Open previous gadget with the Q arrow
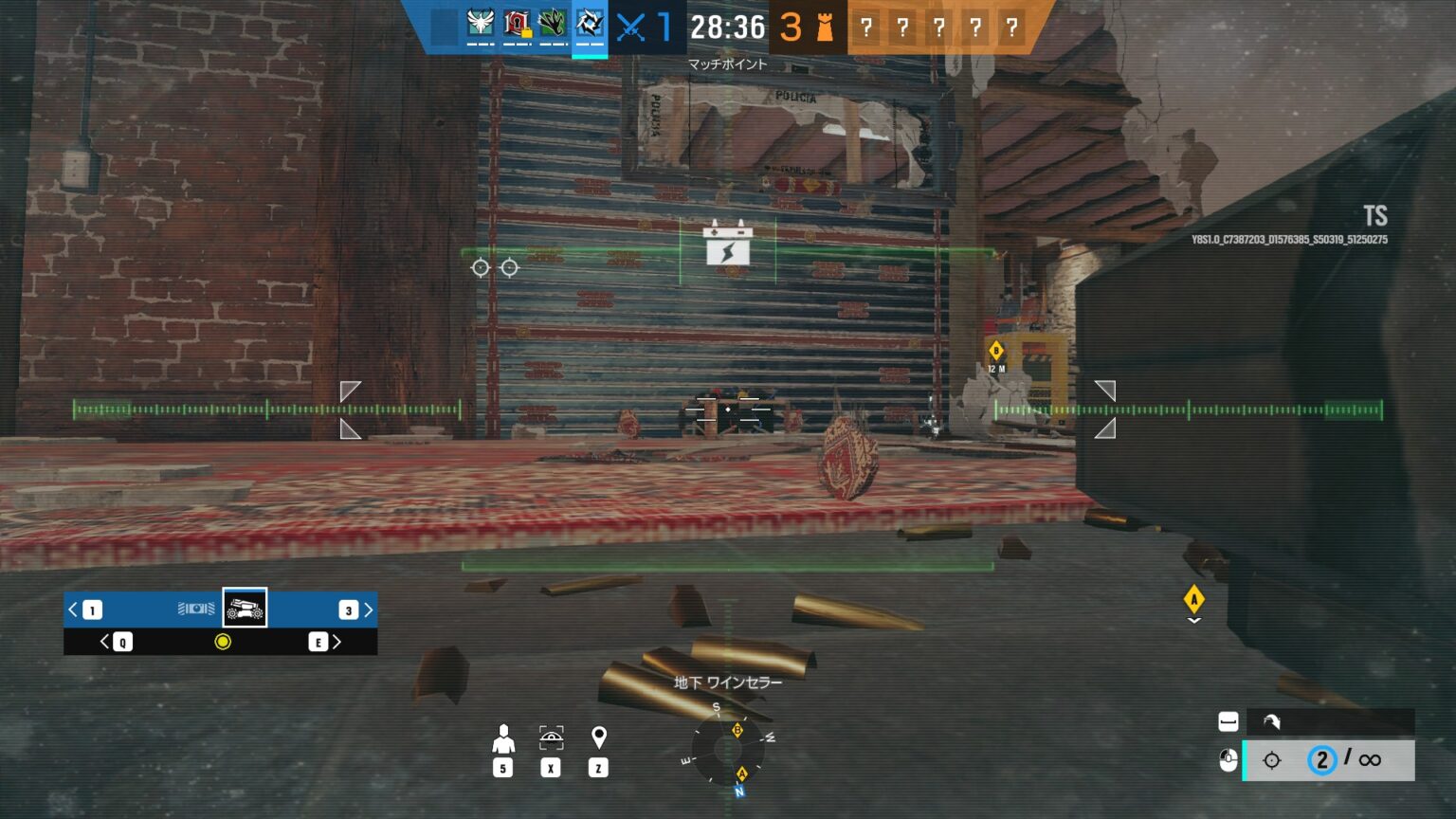The width and height of the screenshot is (1456, 819). pyautogui.click(x=107, y=642)
